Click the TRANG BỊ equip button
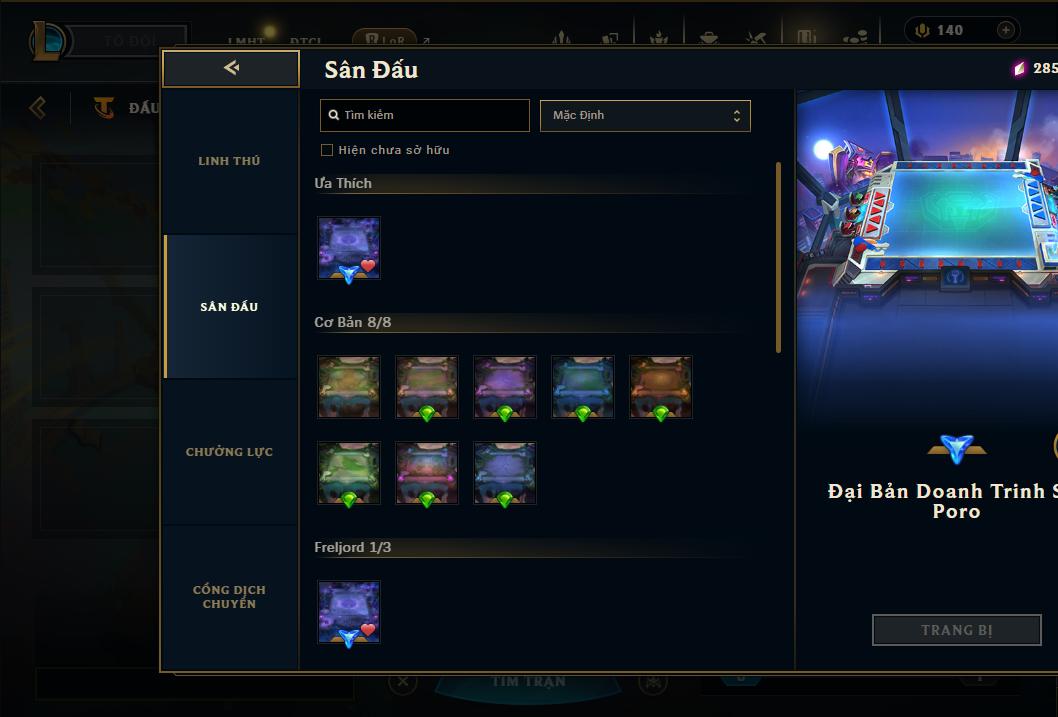 coord(956,630)
